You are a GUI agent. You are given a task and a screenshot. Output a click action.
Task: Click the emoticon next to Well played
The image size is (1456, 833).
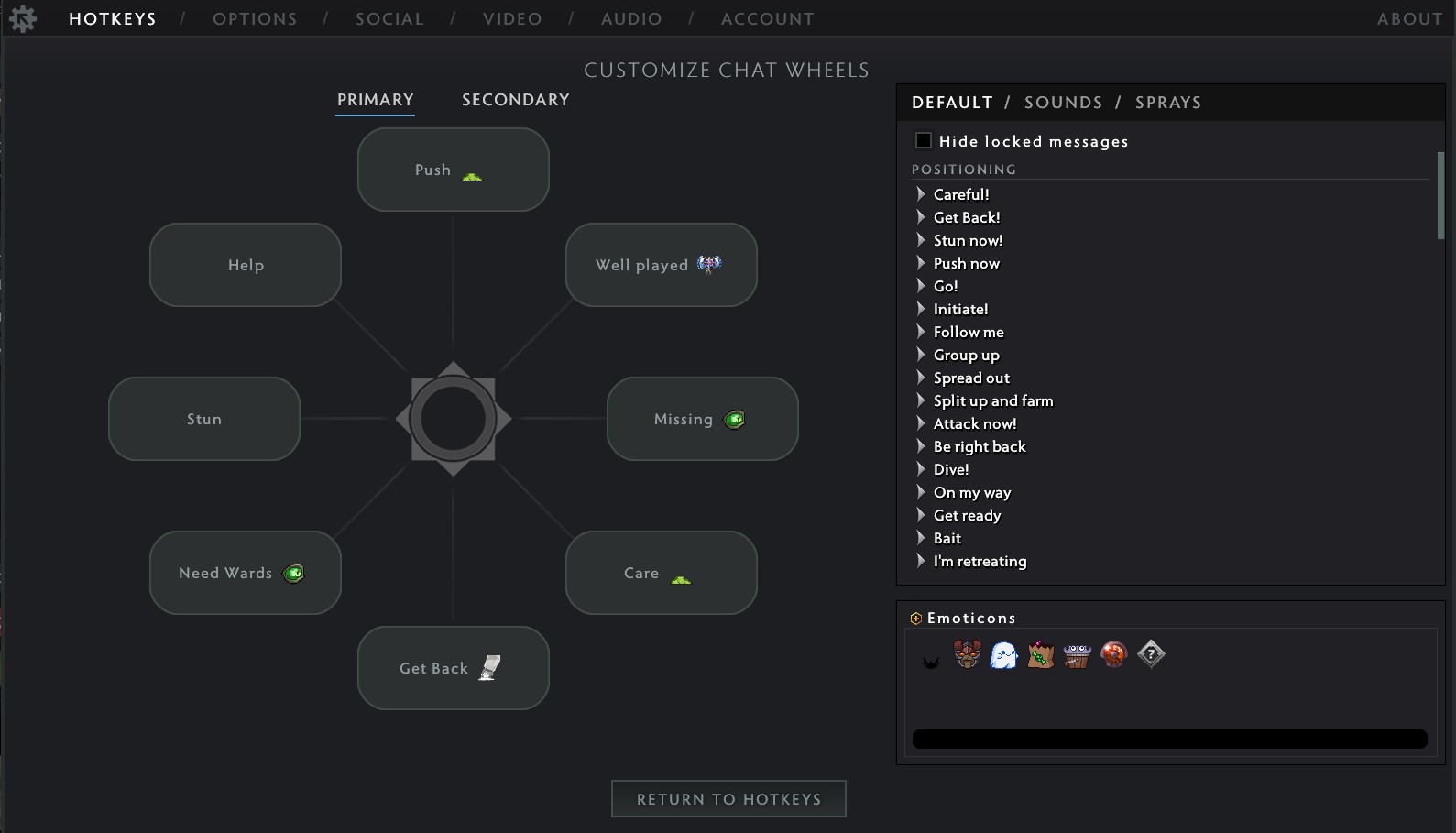point(707,264)
